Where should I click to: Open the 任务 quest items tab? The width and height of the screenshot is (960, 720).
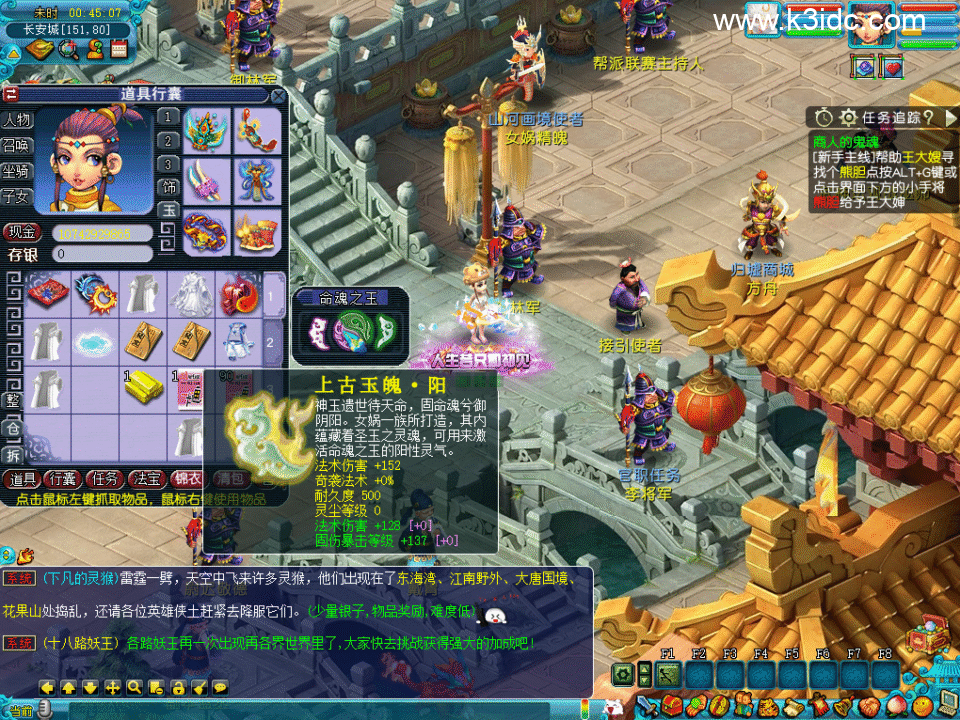[104, 479]
